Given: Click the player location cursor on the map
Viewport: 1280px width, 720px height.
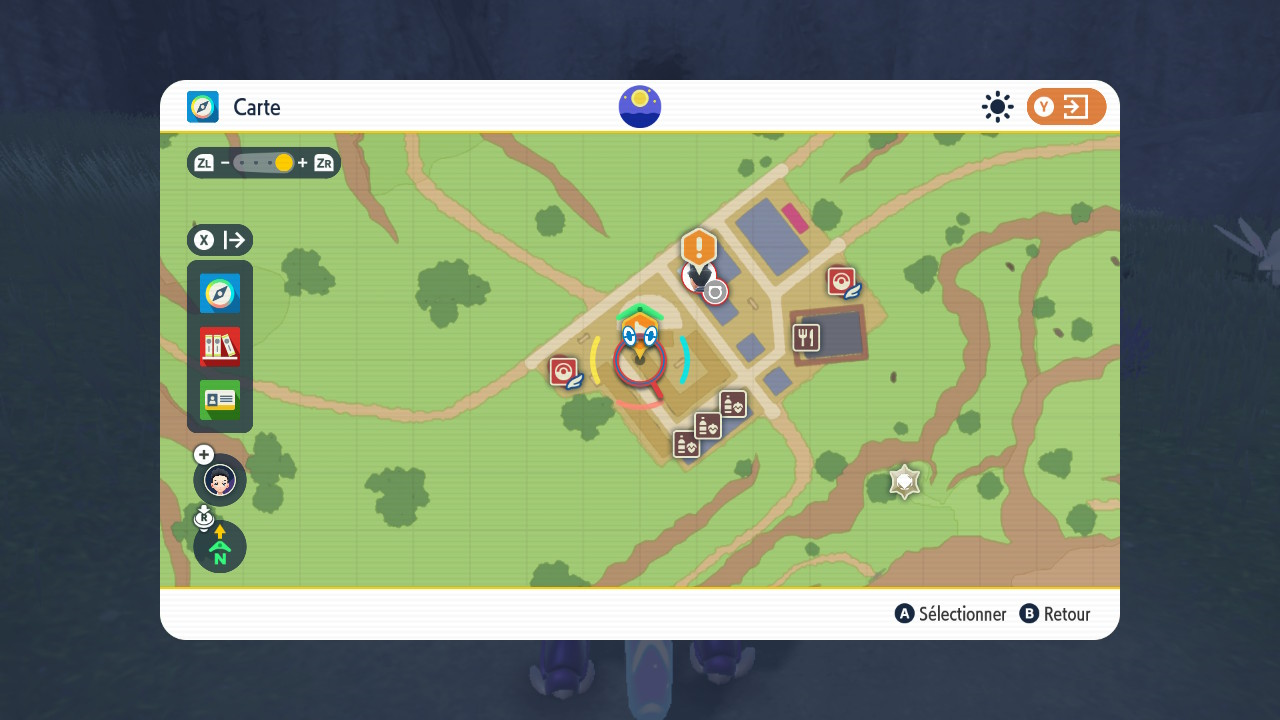Looking at the screenshot, I should click(x=640, y=358).
